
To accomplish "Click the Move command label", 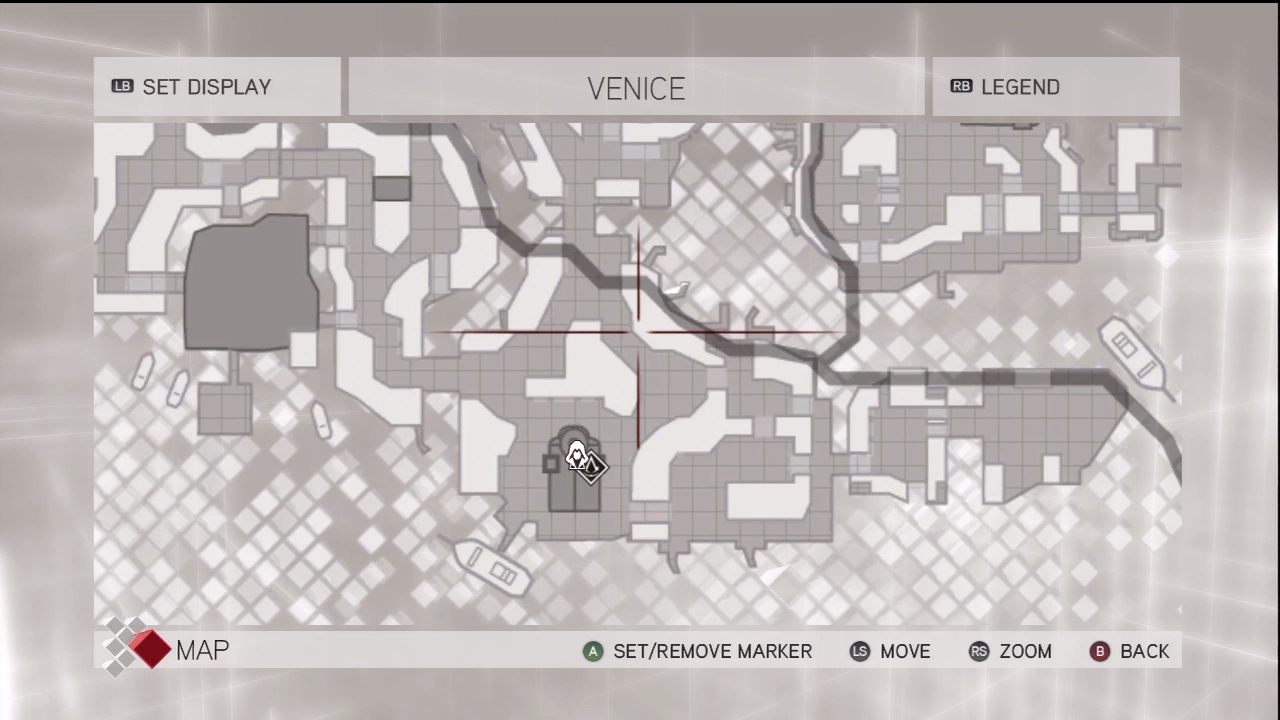I will click(x=905, y=651).
